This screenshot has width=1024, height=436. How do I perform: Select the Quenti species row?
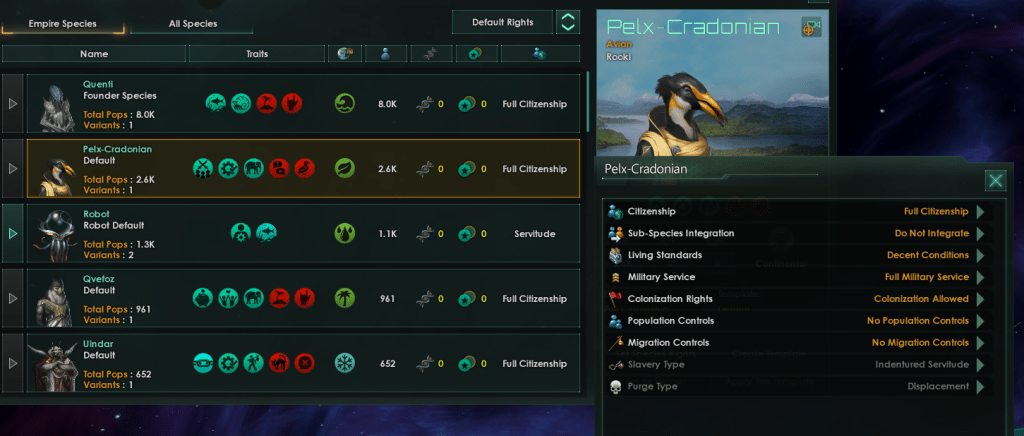pyautogui.click(x=300, y=104)
